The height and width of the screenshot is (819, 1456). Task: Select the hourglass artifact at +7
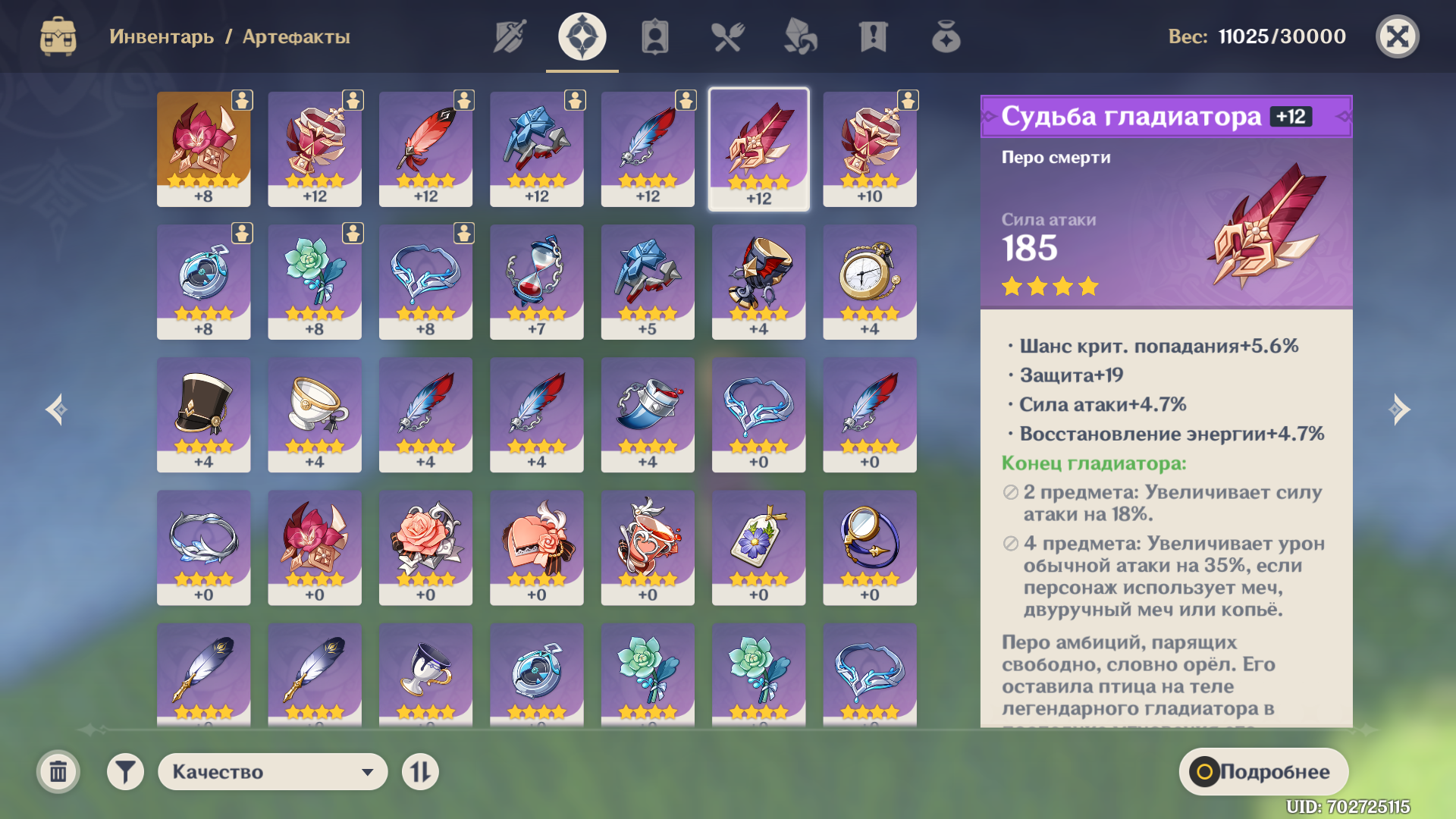point(536,281)
